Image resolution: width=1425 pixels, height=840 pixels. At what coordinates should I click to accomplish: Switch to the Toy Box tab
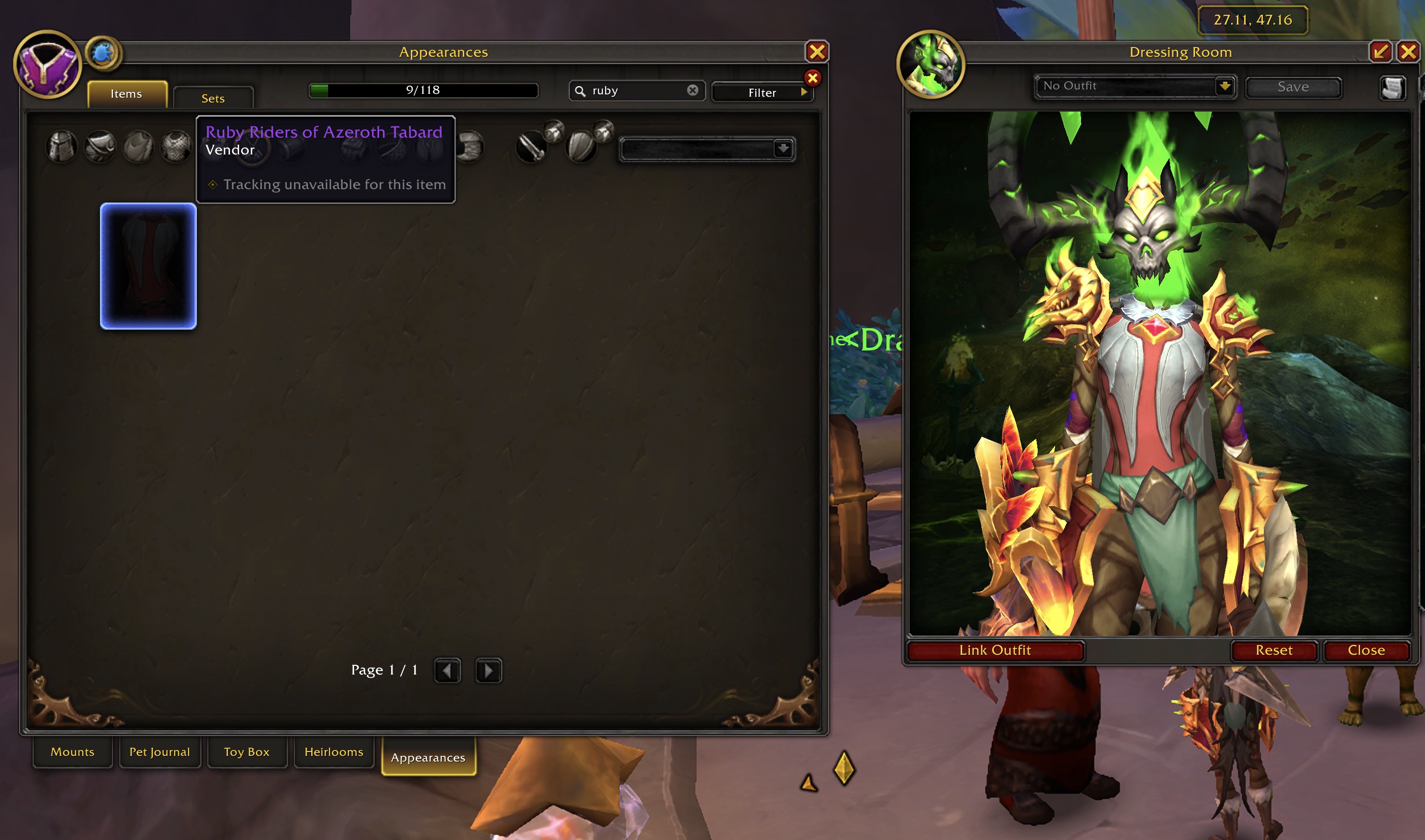[247, 751]
